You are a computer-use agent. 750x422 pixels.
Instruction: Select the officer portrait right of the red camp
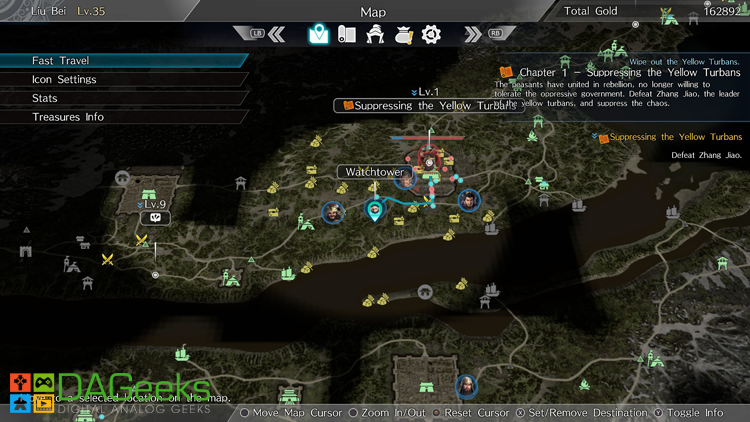pyautogui.click(x=467, y=200)
